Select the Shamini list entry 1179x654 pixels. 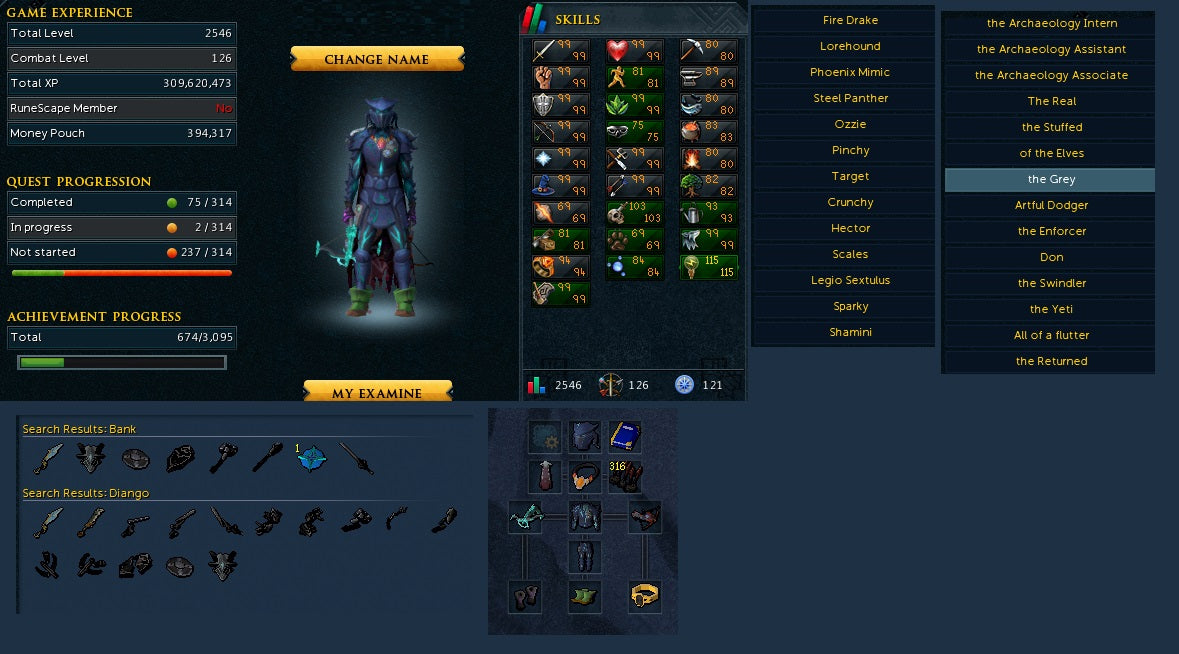(850, 332)
